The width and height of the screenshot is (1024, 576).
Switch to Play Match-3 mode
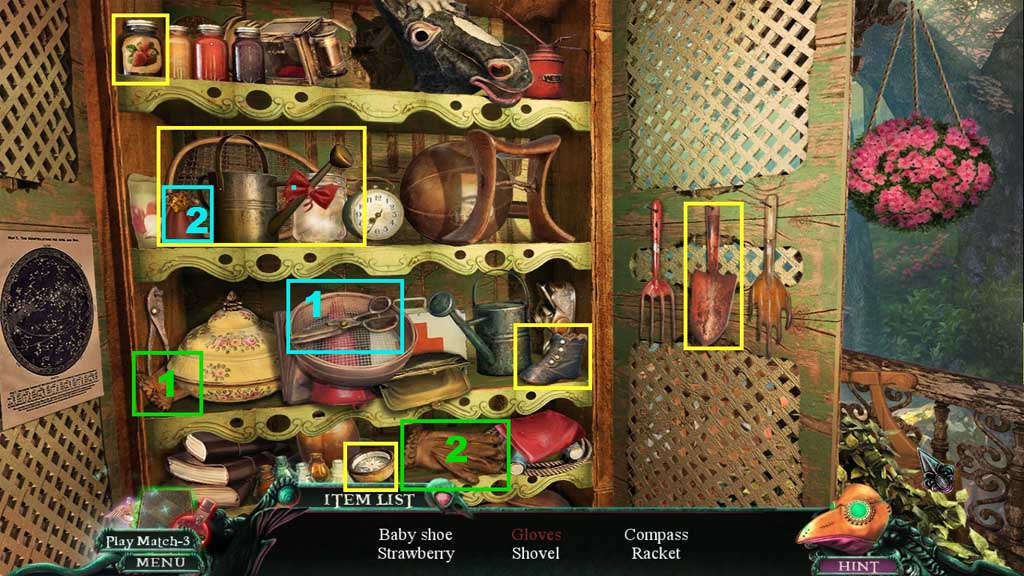pyautogui.click(x=149, y=542)
